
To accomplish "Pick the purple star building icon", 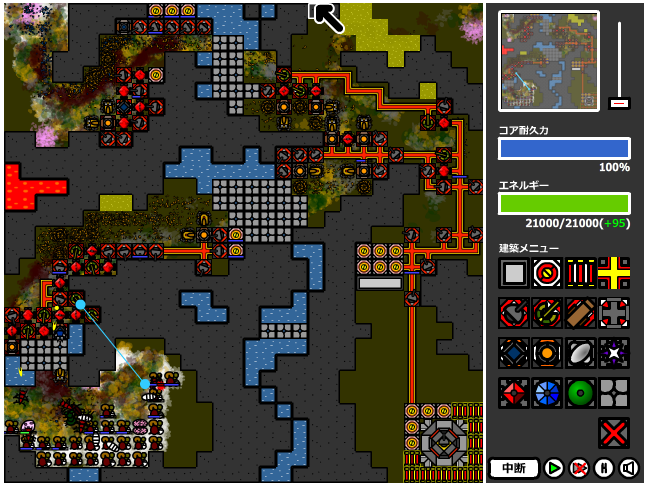I will 614,353.
